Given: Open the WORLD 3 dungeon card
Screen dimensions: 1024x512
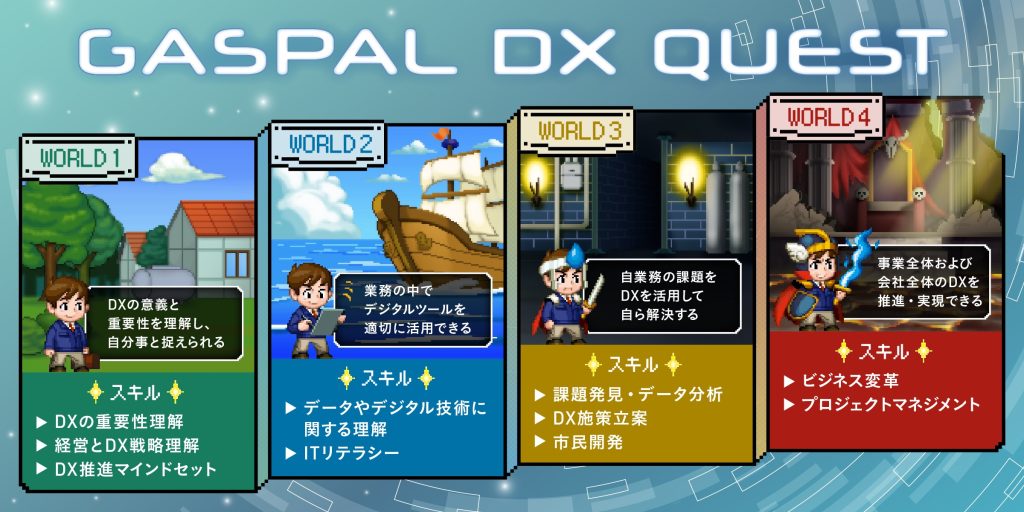Looking at the screenshot, I should click(635, 290).
